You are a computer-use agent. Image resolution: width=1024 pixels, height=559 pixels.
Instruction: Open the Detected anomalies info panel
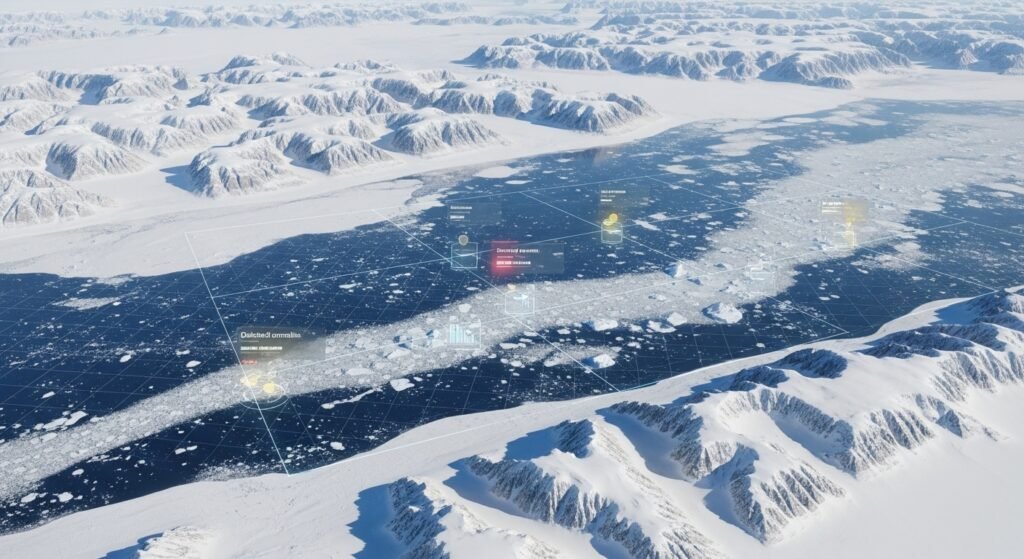pos(280,345)
